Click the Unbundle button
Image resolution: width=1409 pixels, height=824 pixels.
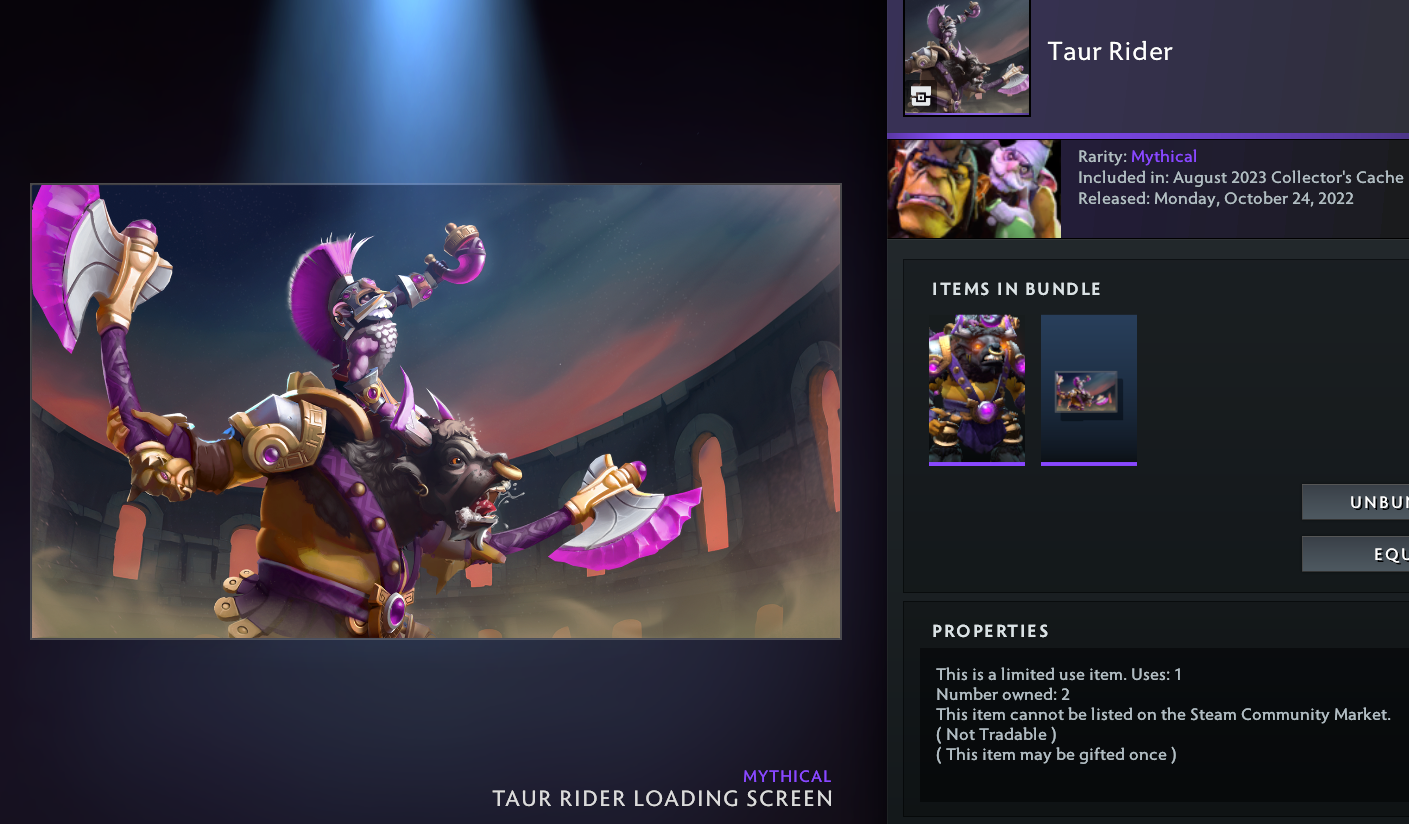click(x=1356, y=502)
